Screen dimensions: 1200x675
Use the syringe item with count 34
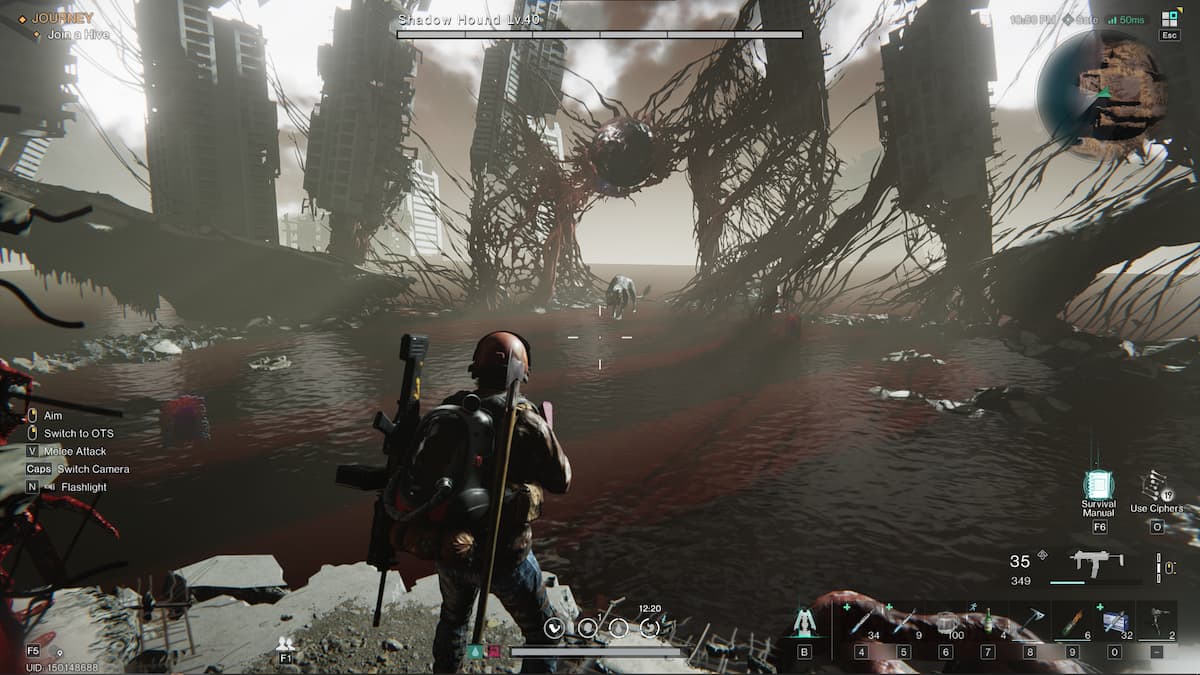point(862,623)
